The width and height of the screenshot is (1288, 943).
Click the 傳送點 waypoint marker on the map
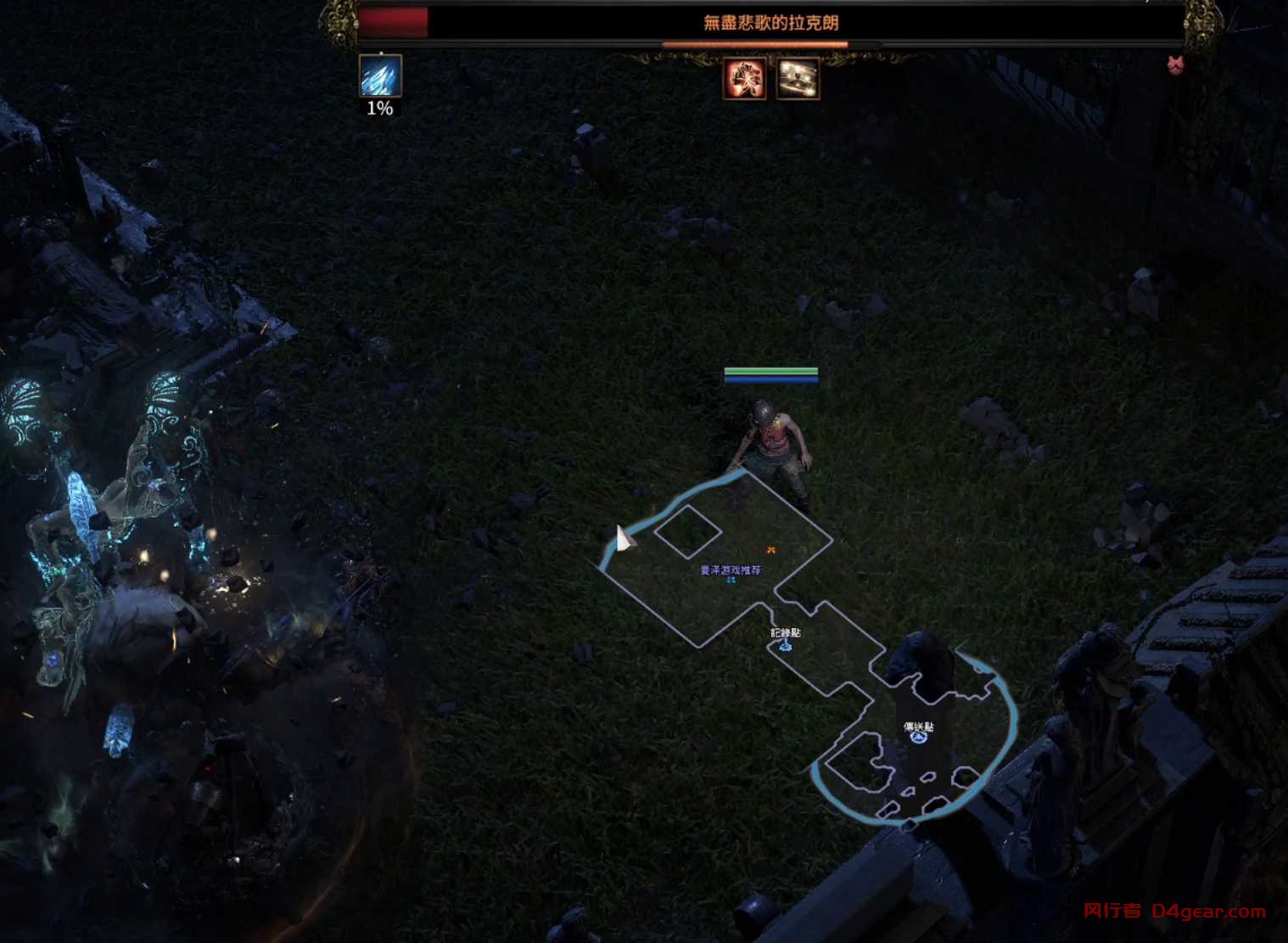coord(917,737)
